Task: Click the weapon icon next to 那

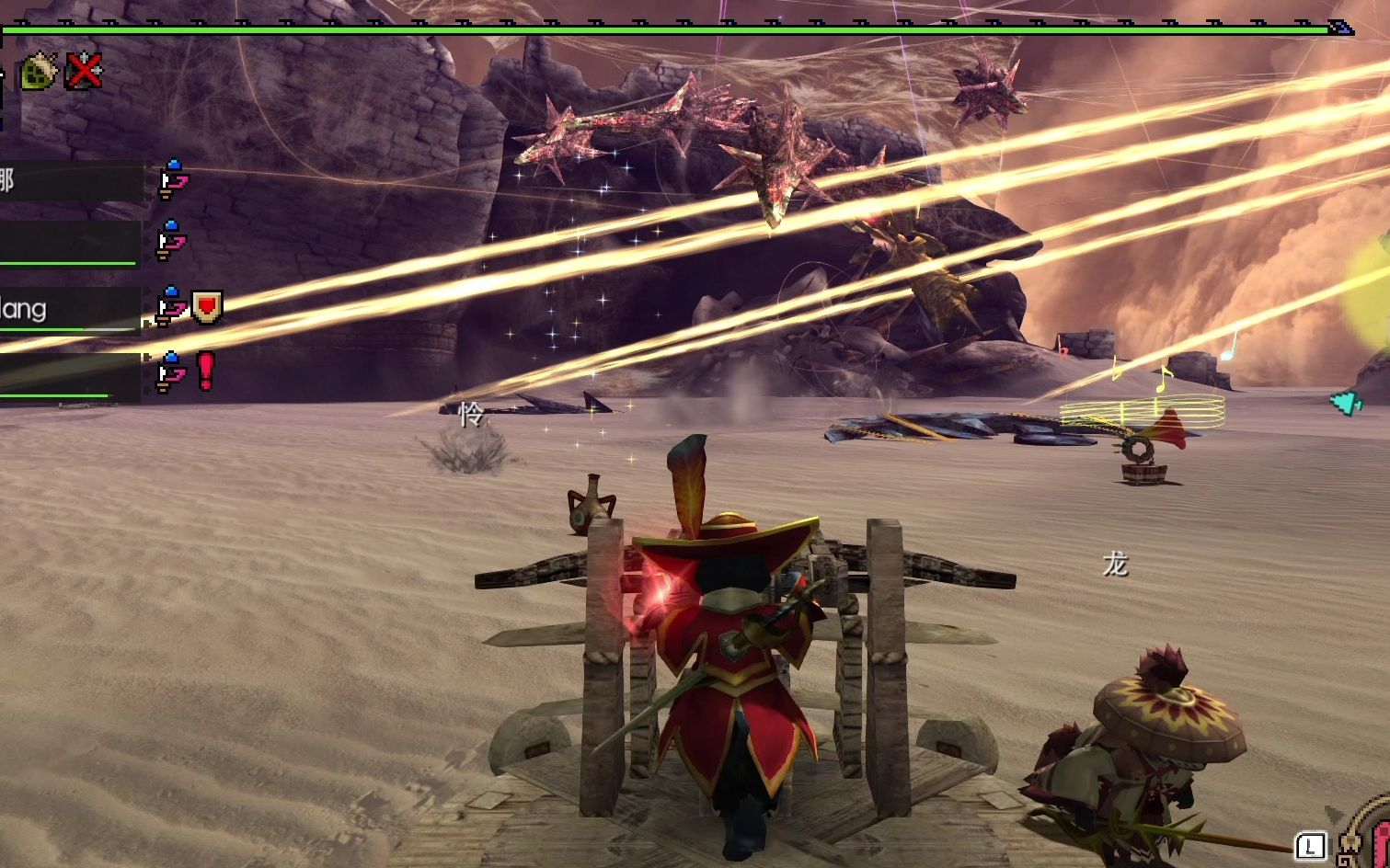Action: click(x=171, y=180)
